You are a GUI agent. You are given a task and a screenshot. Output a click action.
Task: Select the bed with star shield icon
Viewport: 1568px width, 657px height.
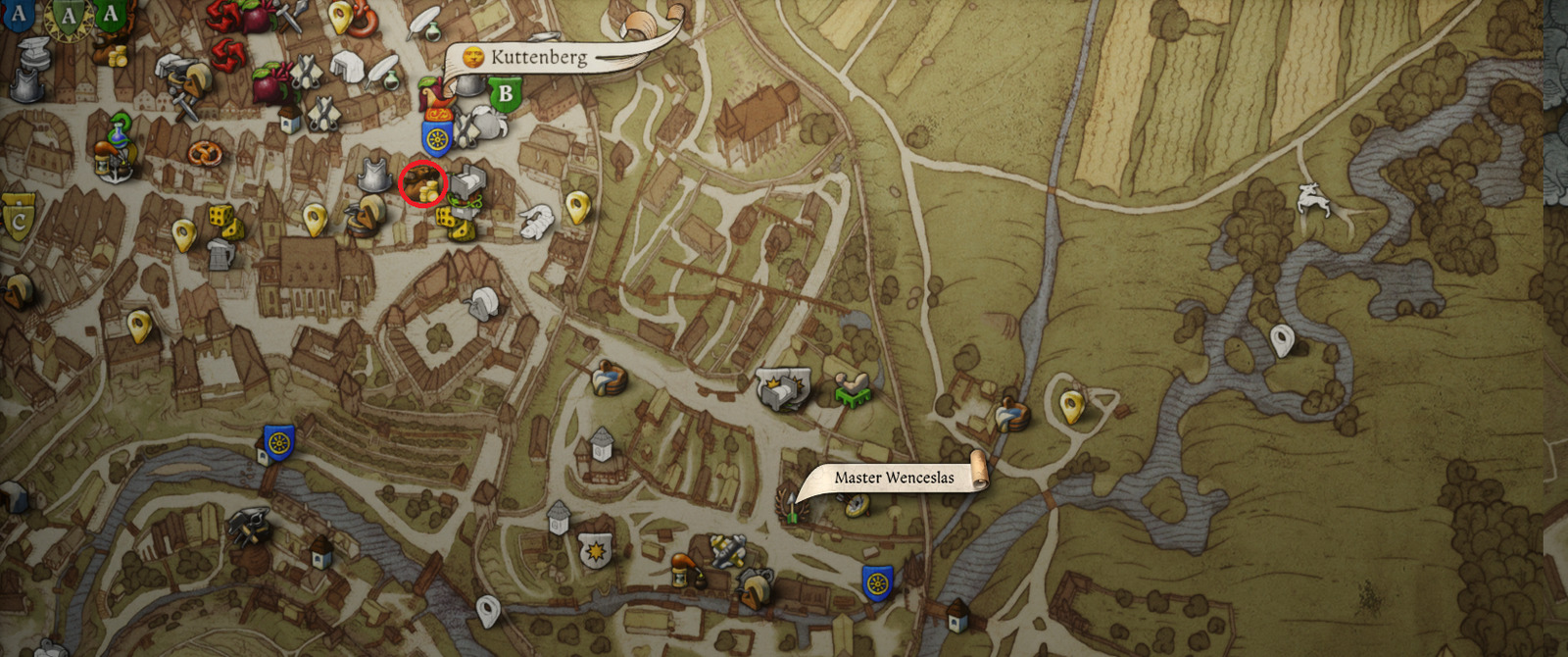[x=782, y=390]
